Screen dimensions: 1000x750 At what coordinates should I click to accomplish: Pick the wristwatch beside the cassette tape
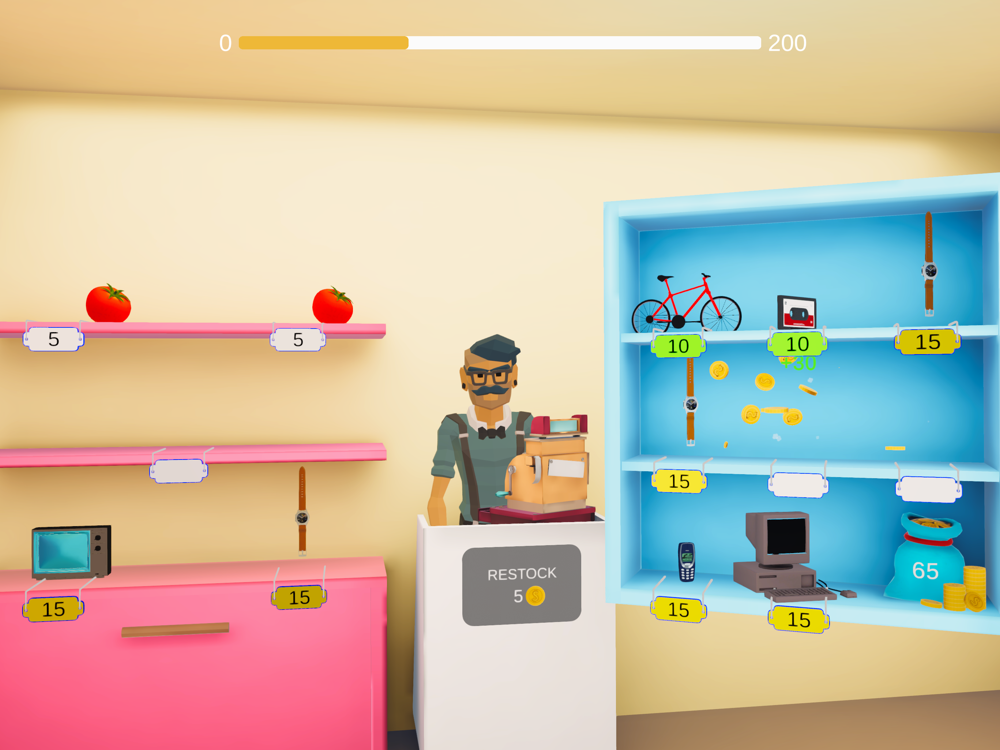929,264
